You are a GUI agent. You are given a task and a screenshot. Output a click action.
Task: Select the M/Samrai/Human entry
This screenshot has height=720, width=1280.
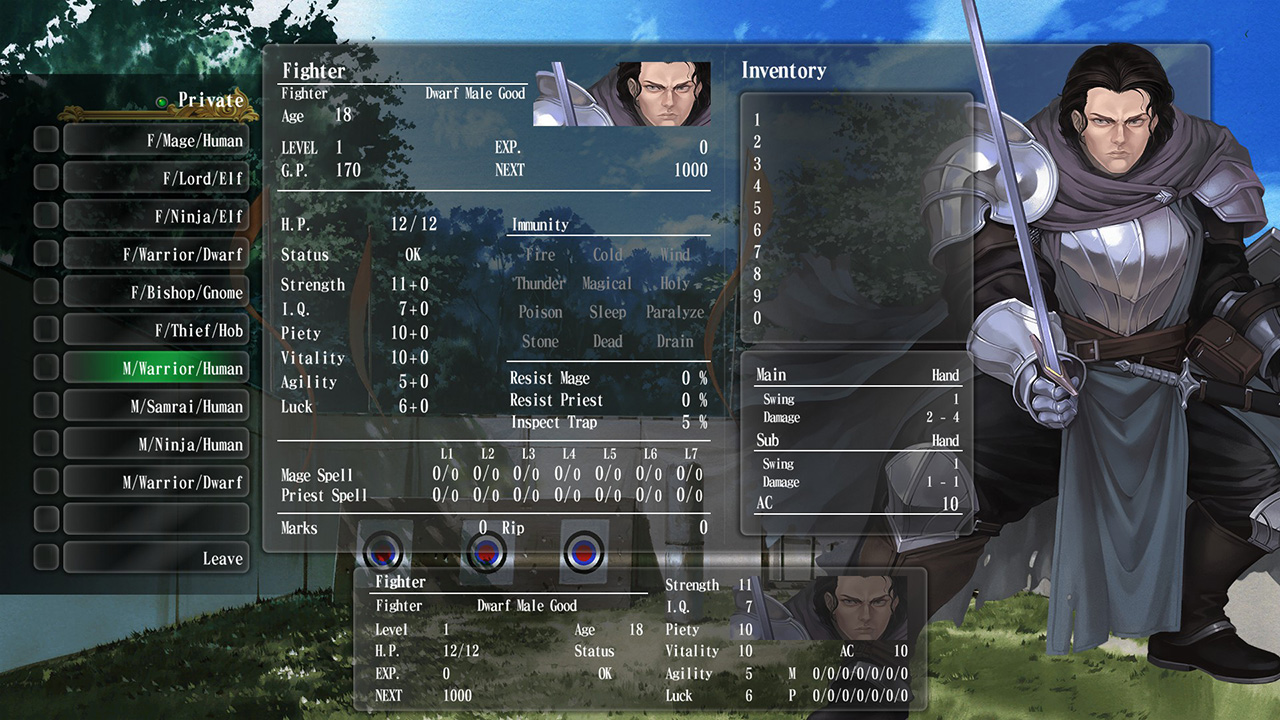tap(156, 405)
